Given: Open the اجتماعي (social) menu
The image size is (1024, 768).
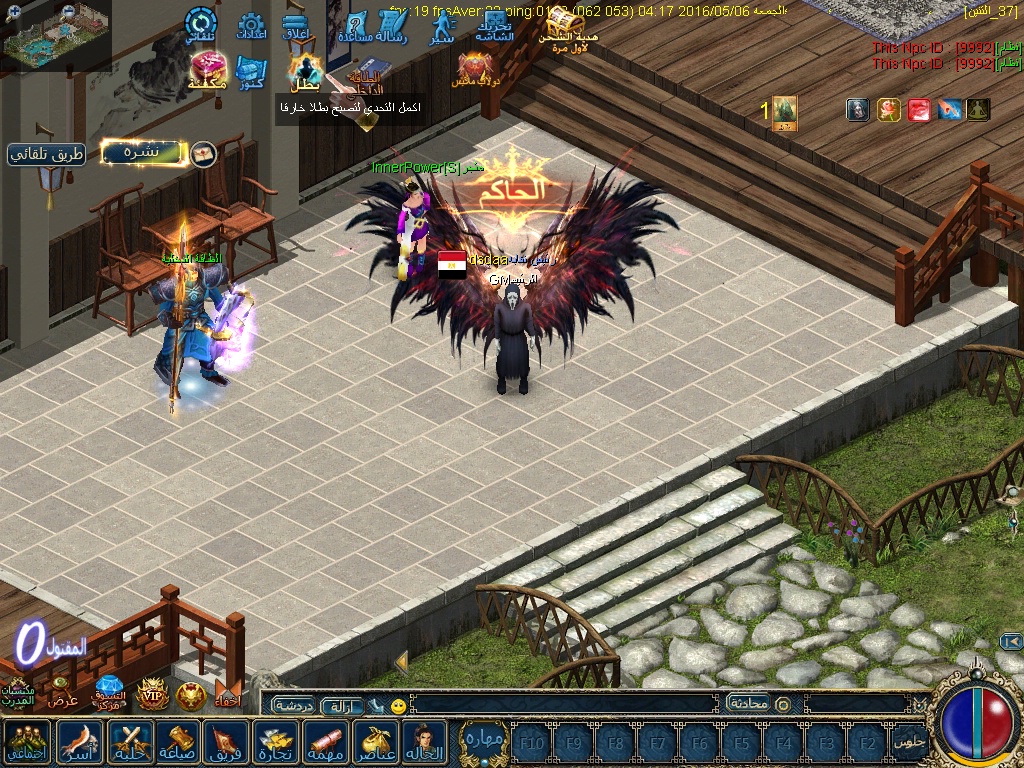Looking at the screenshot, I should point(28,743).
